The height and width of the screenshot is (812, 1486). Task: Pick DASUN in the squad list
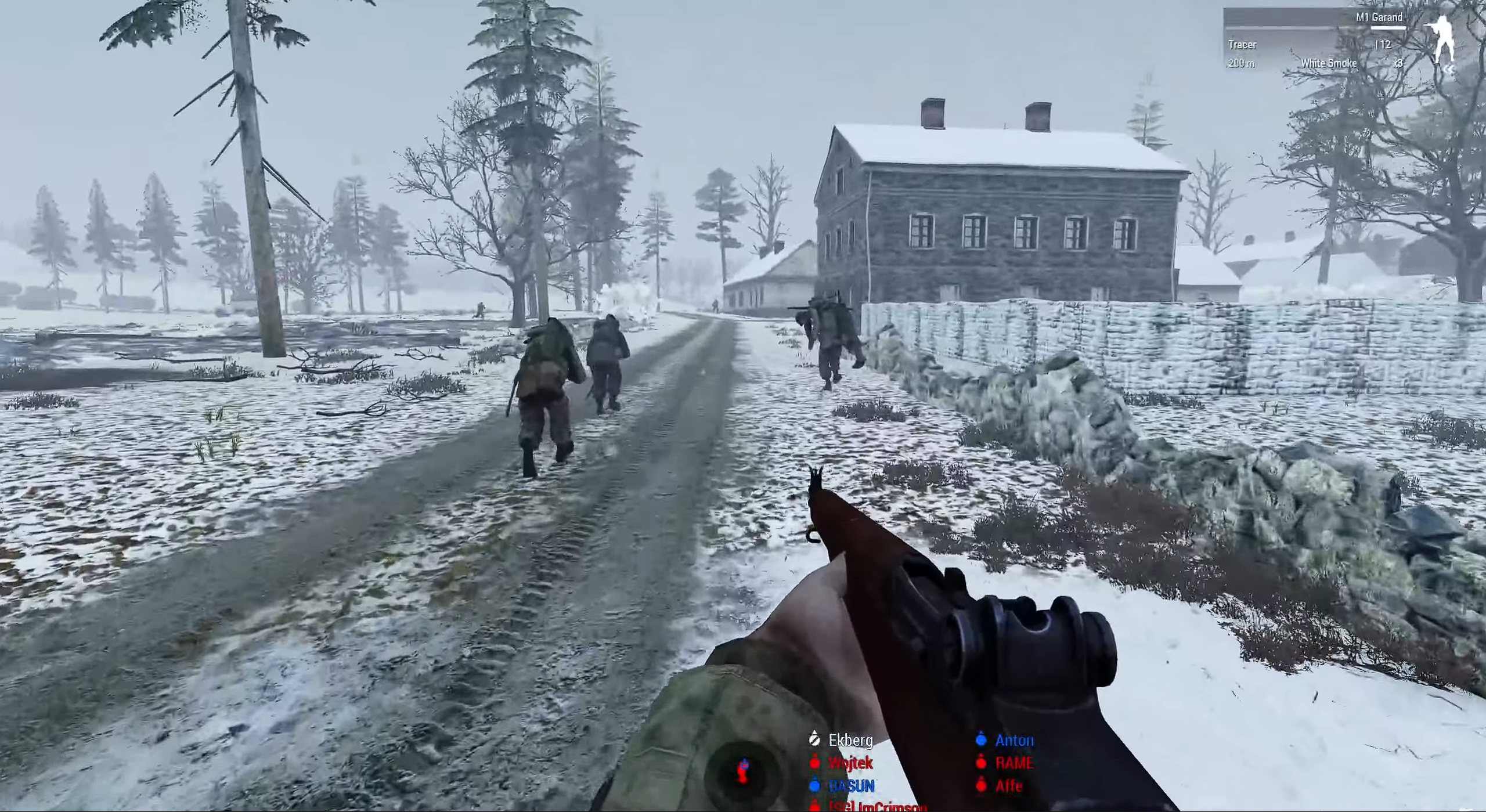click(852, 786)
